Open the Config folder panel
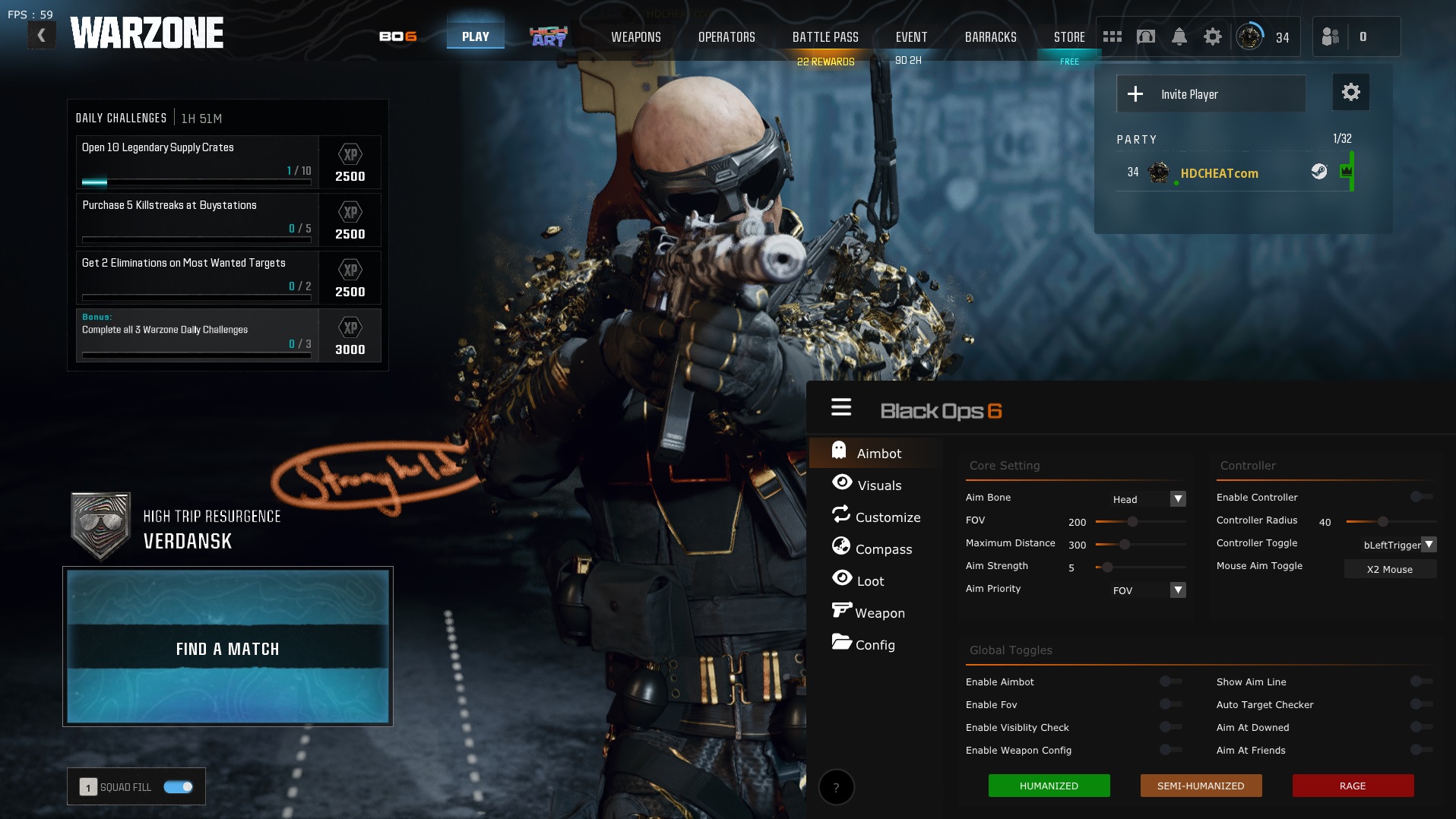Screen dimensions: 1456x819 [875, 645]
